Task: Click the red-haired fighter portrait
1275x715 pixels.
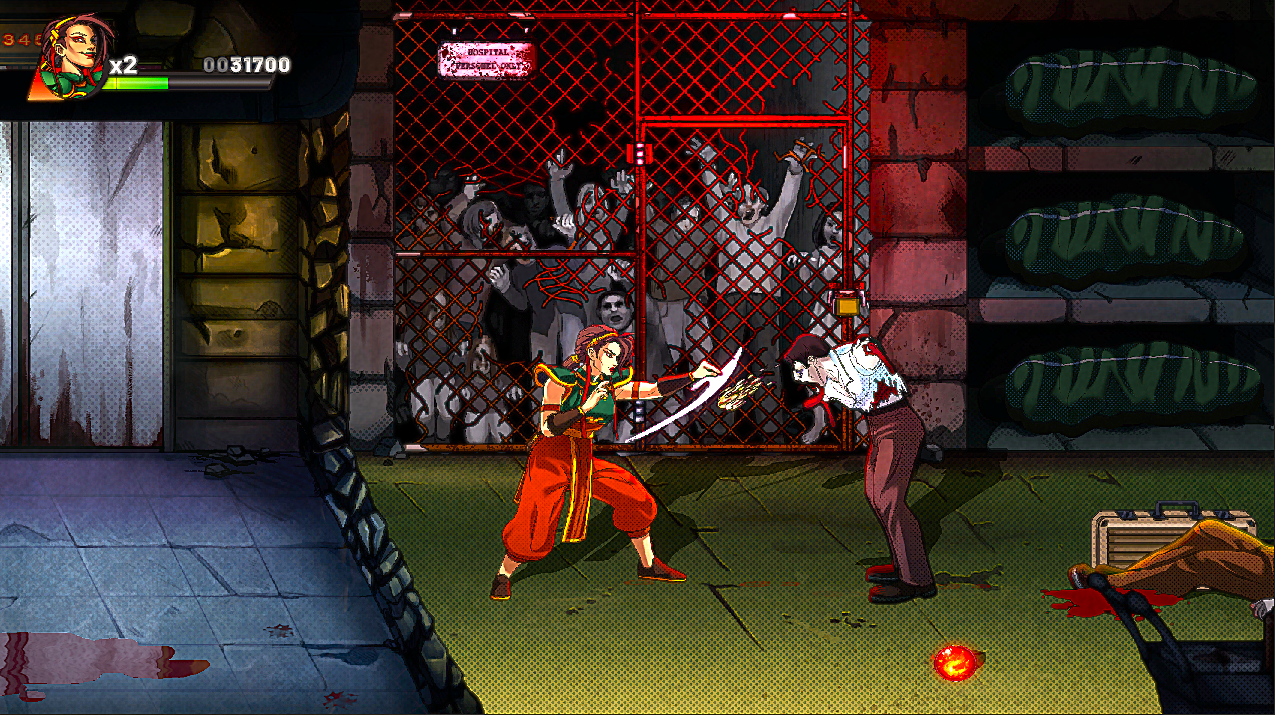Action: [x=74, y=56]
